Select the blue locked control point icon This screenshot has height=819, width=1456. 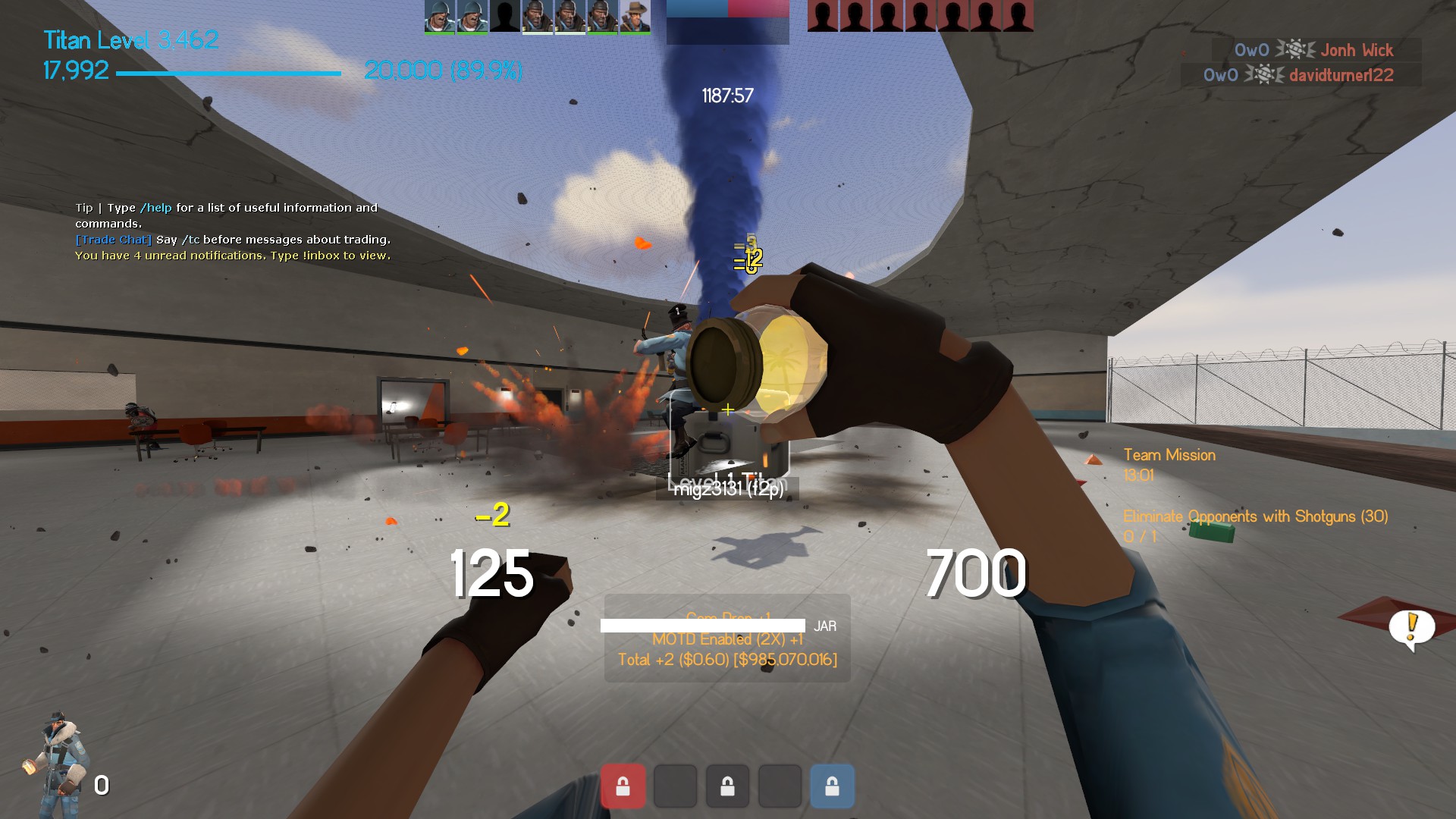tap(832, 786)
